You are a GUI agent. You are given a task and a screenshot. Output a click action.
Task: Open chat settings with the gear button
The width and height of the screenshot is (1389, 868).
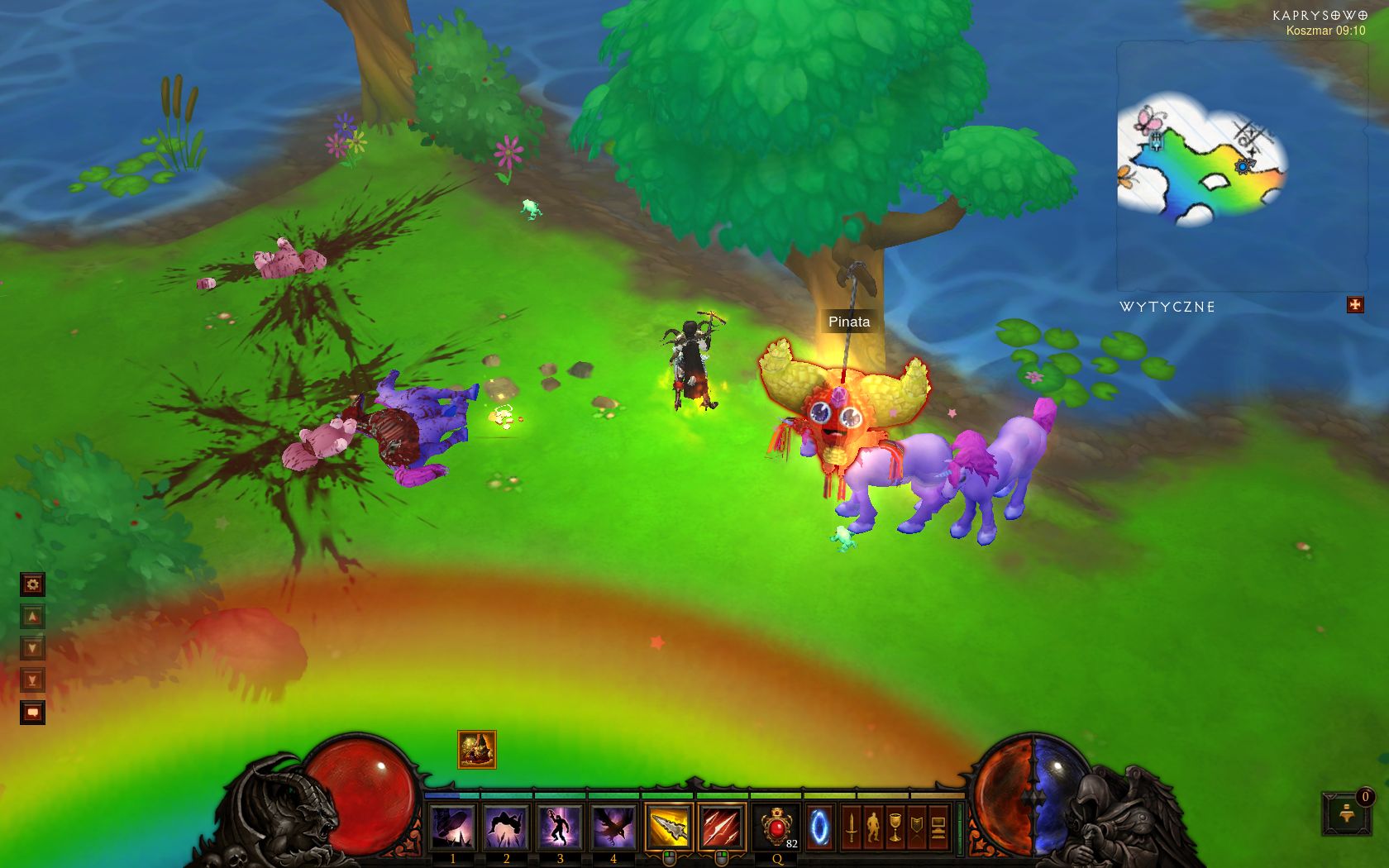click(32, 584)
